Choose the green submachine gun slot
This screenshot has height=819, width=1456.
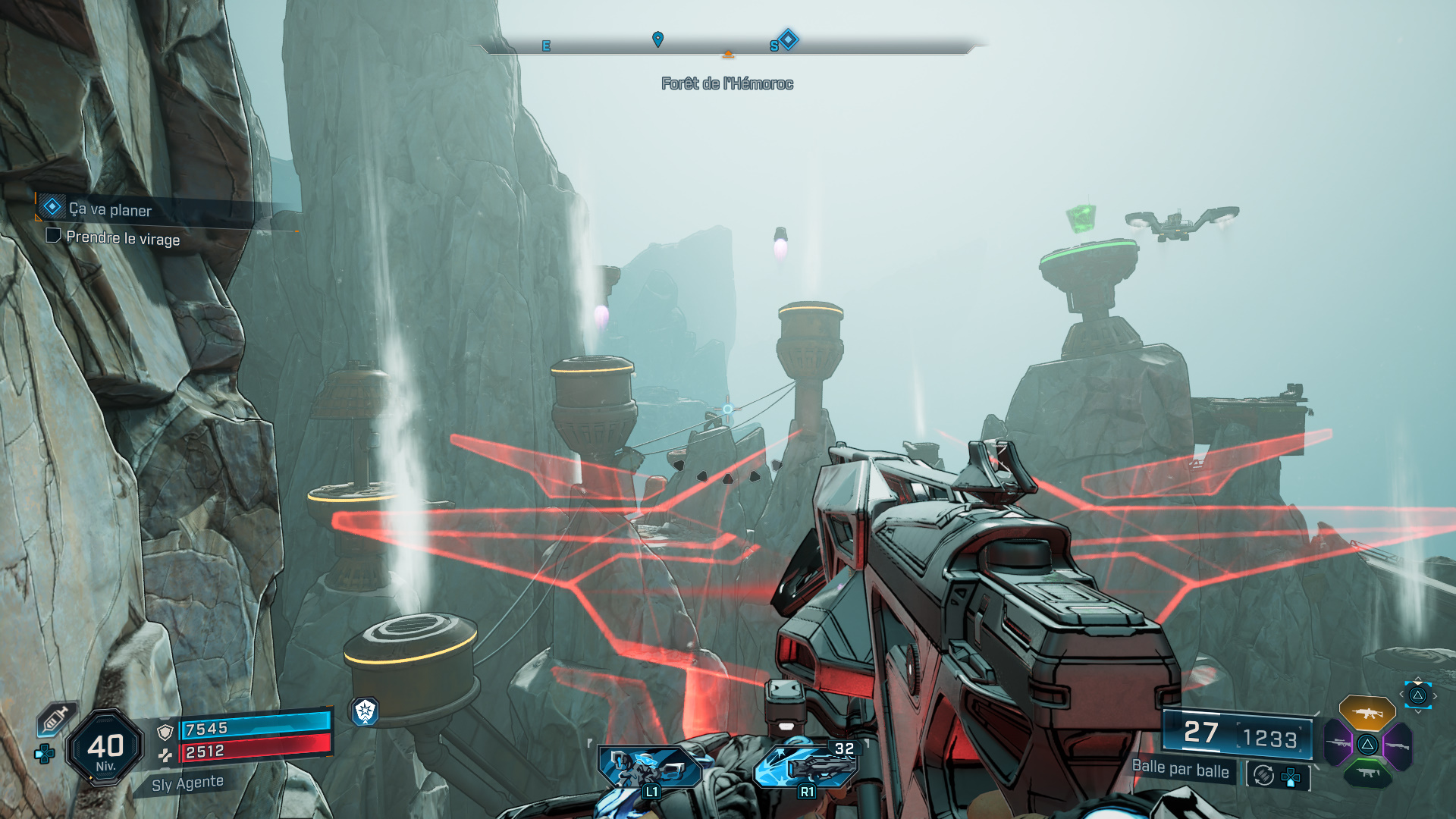(x=1367, y=773)
